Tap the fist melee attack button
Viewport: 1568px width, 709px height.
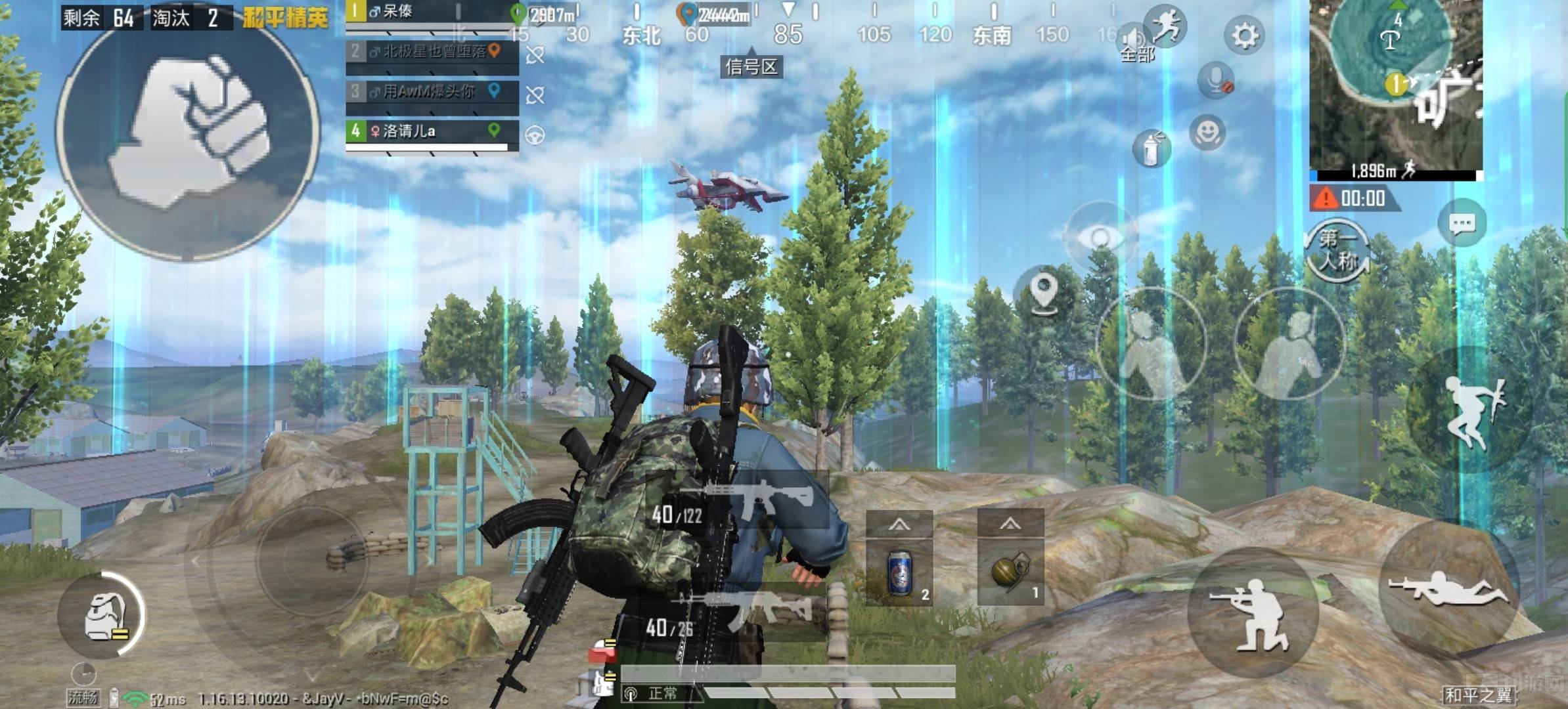pos(188,133)
